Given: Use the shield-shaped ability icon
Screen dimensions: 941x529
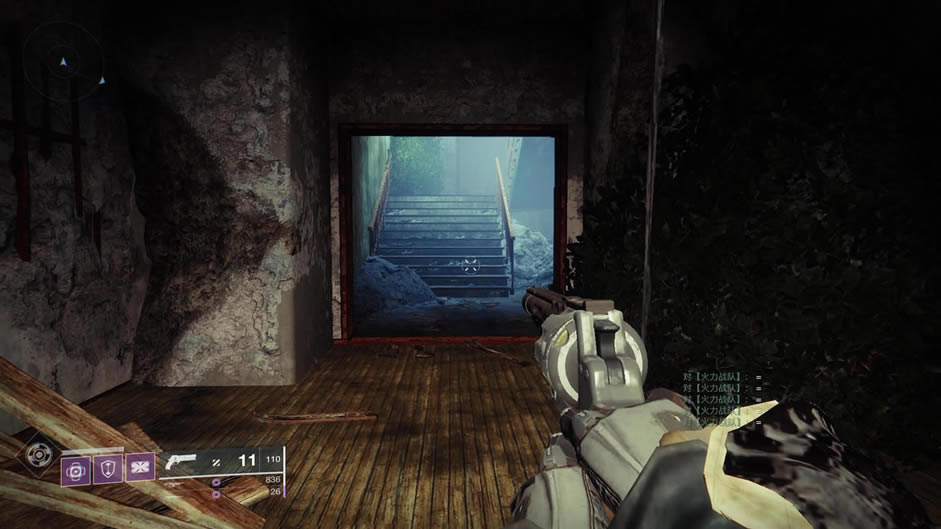Looking at the screenshot, I should pyautogui.click(x=108, y=467).
